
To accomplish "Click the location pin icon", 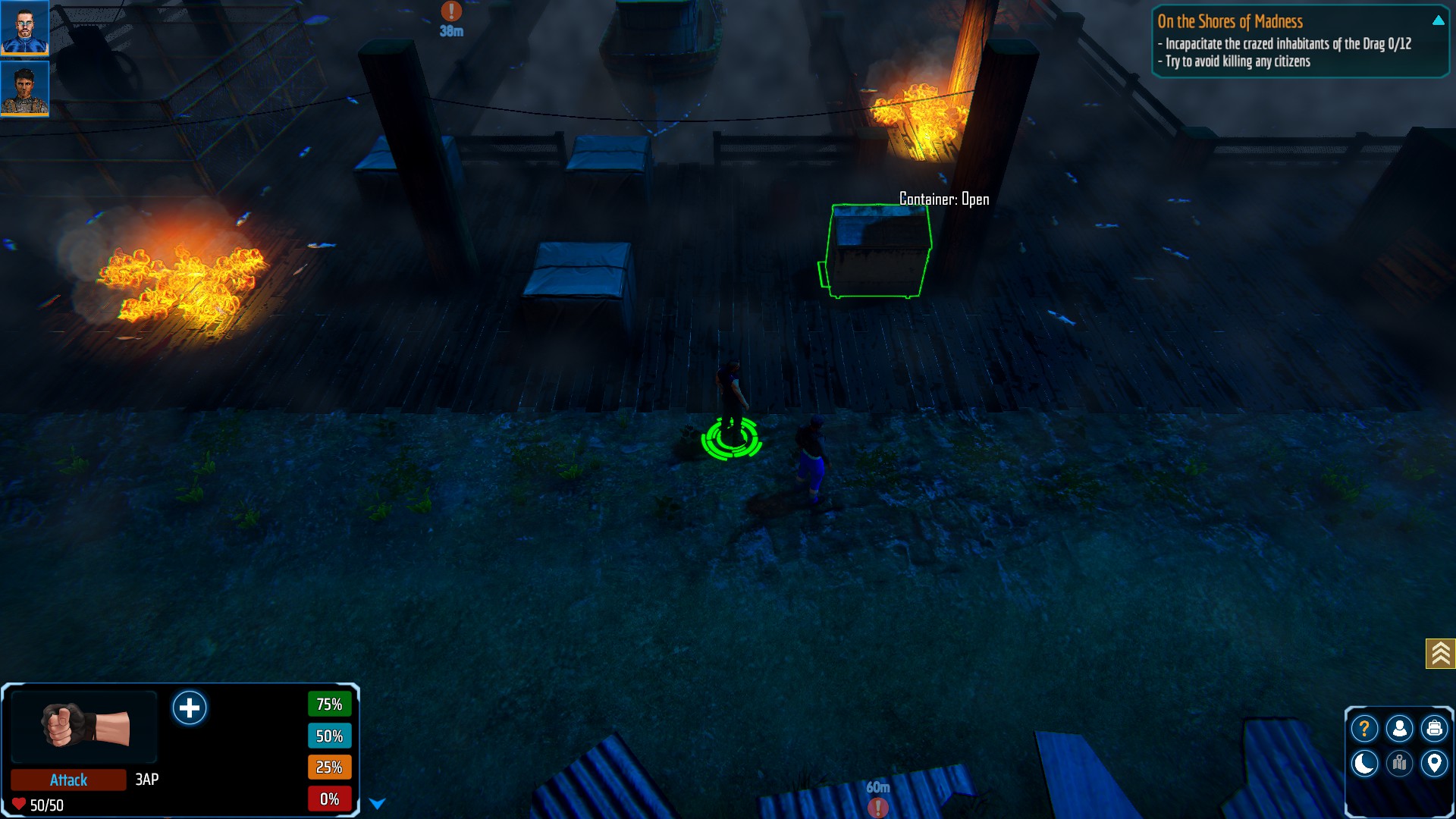I will pos(1434,763).
